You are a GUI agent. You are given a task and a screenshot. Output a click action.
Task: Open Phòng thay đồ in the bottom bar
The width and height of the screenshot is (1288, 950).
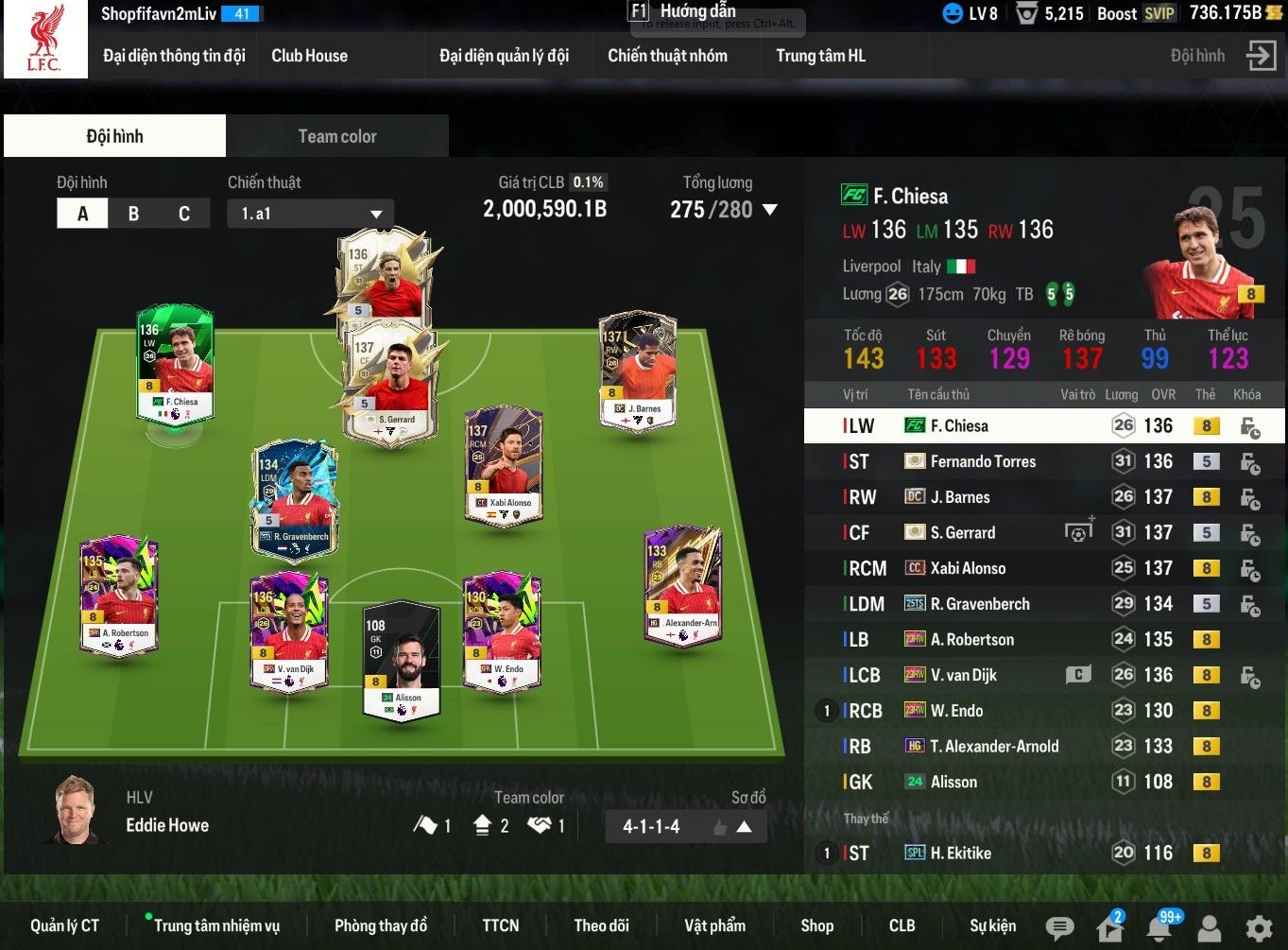380,925
